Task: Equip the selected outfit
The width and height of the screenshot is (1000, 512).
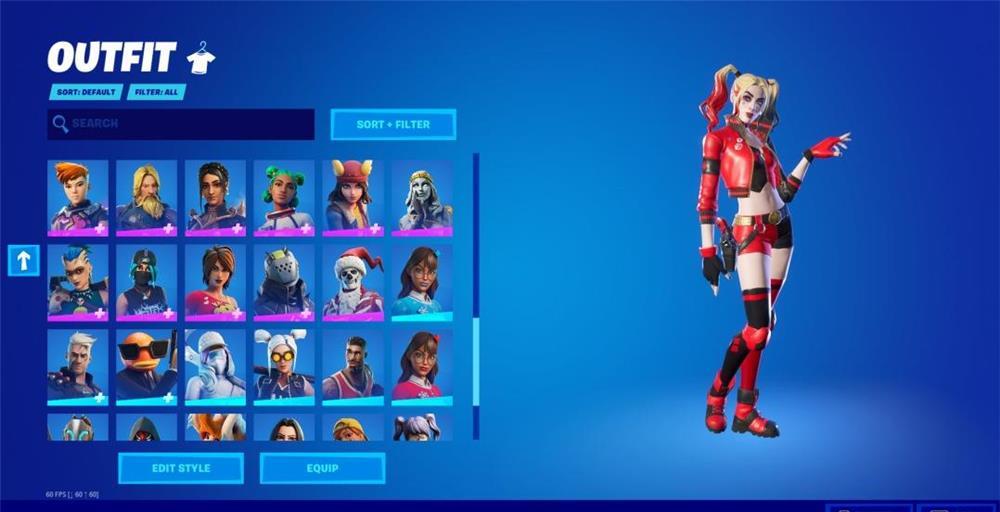Action: point(322,468)
